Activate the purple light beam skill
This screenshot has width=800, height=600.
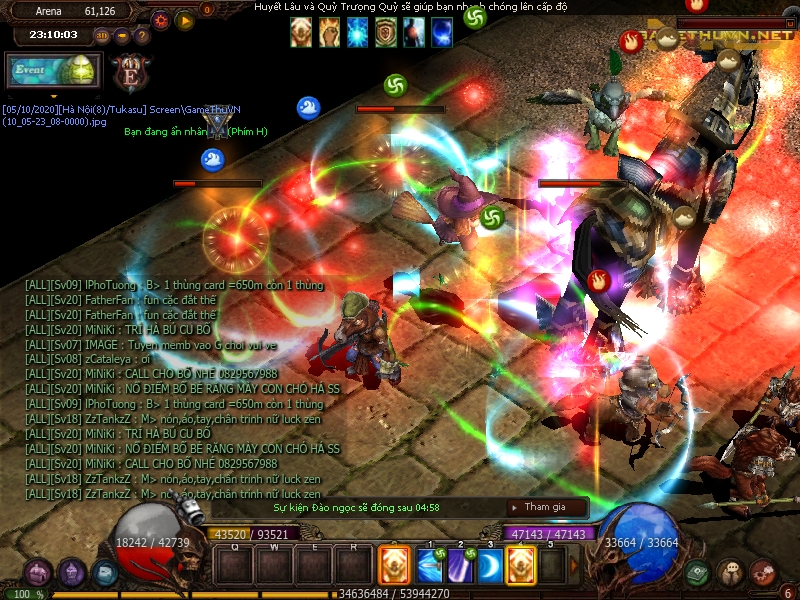459,566
